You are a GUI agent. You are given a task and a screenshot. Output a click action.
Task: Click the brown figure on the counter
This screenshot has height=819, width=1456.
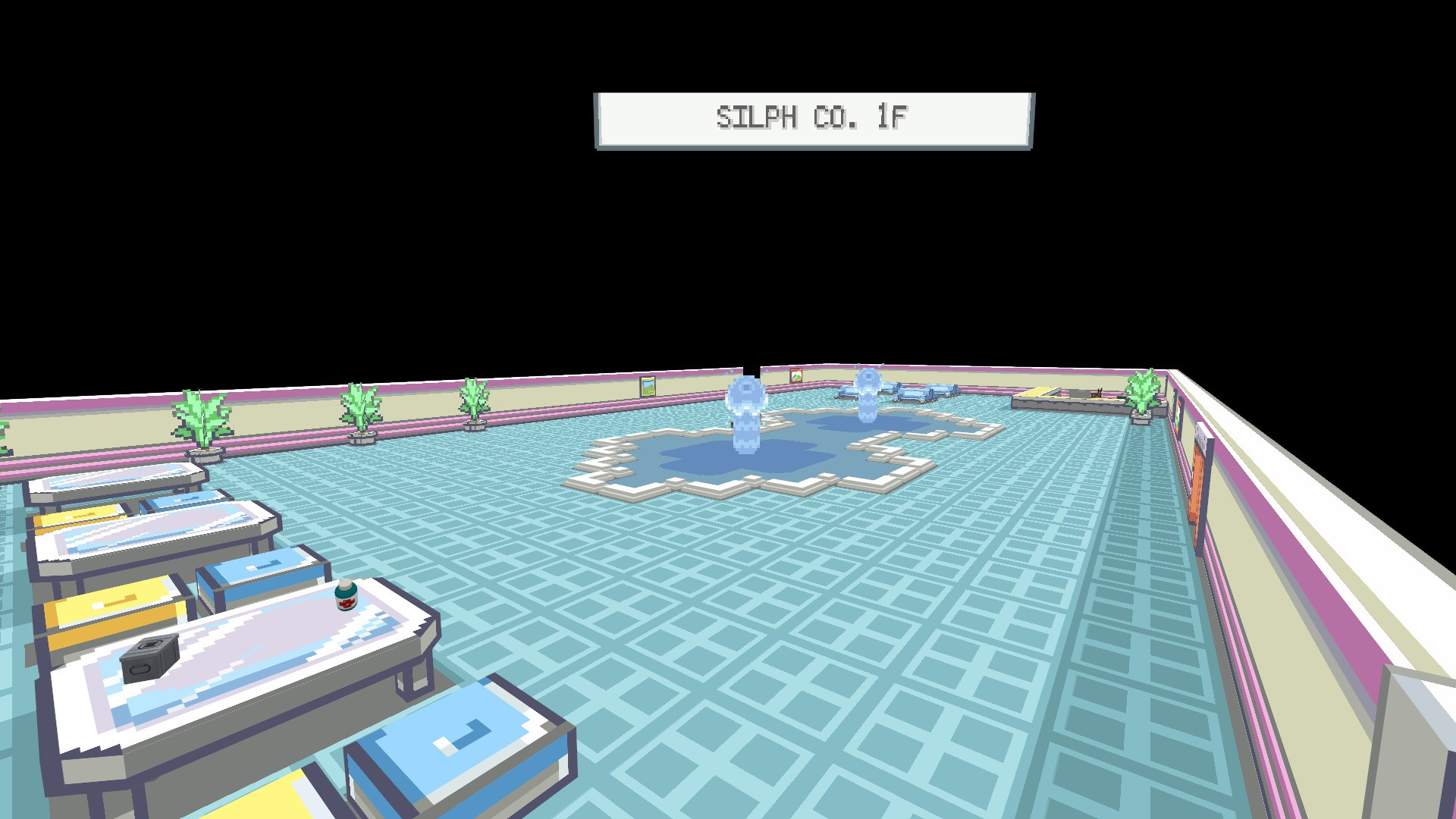[1099, 394]
